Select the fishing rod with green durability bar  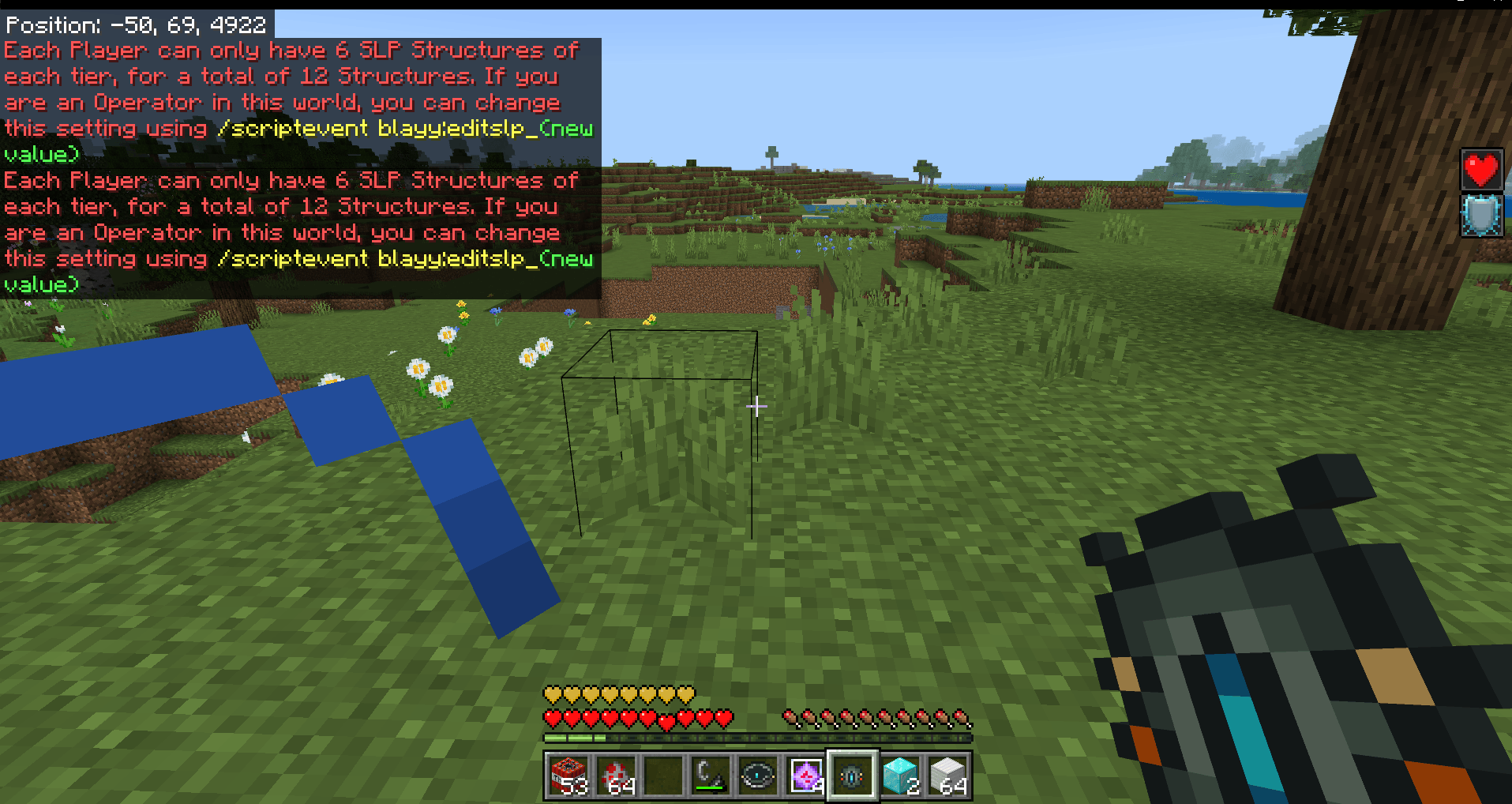tap(709, 776)
